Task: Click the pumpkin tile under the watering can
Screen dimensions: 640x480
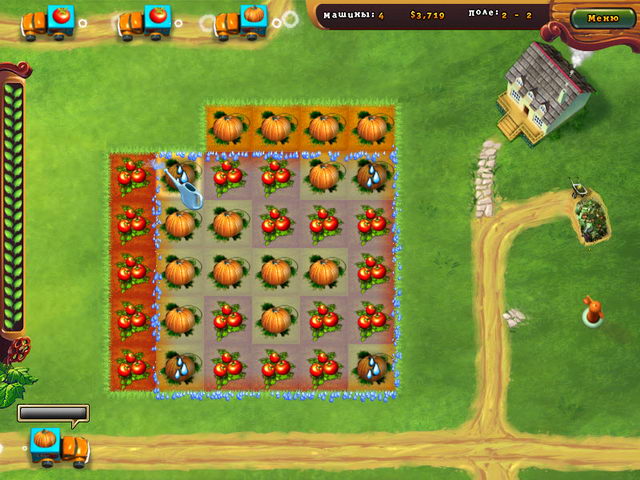Action: (x=180, y=223)
